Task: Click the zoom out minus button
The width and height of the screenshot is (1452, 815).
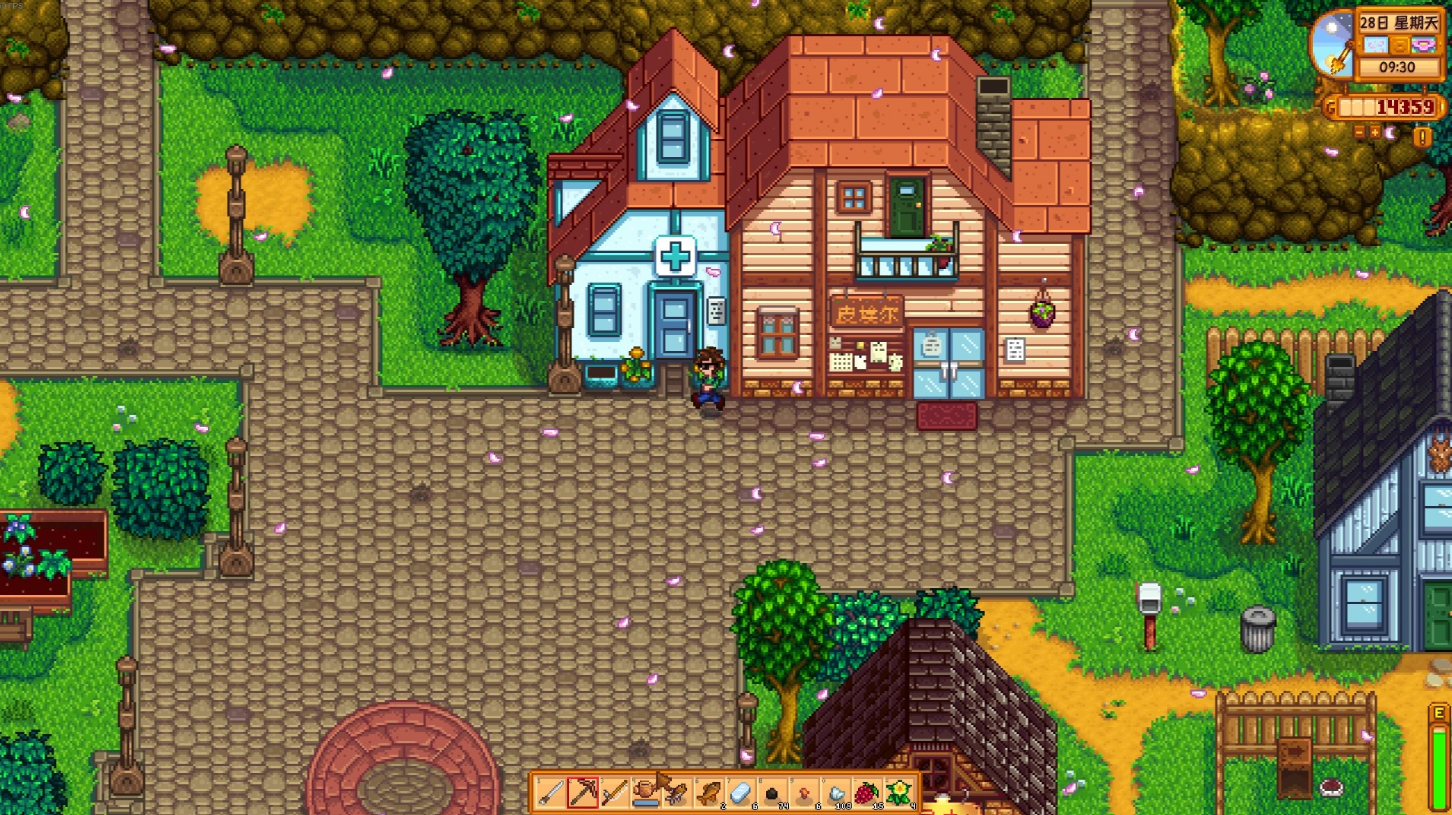Action: pyautogui.click(x=1360, y=132)
